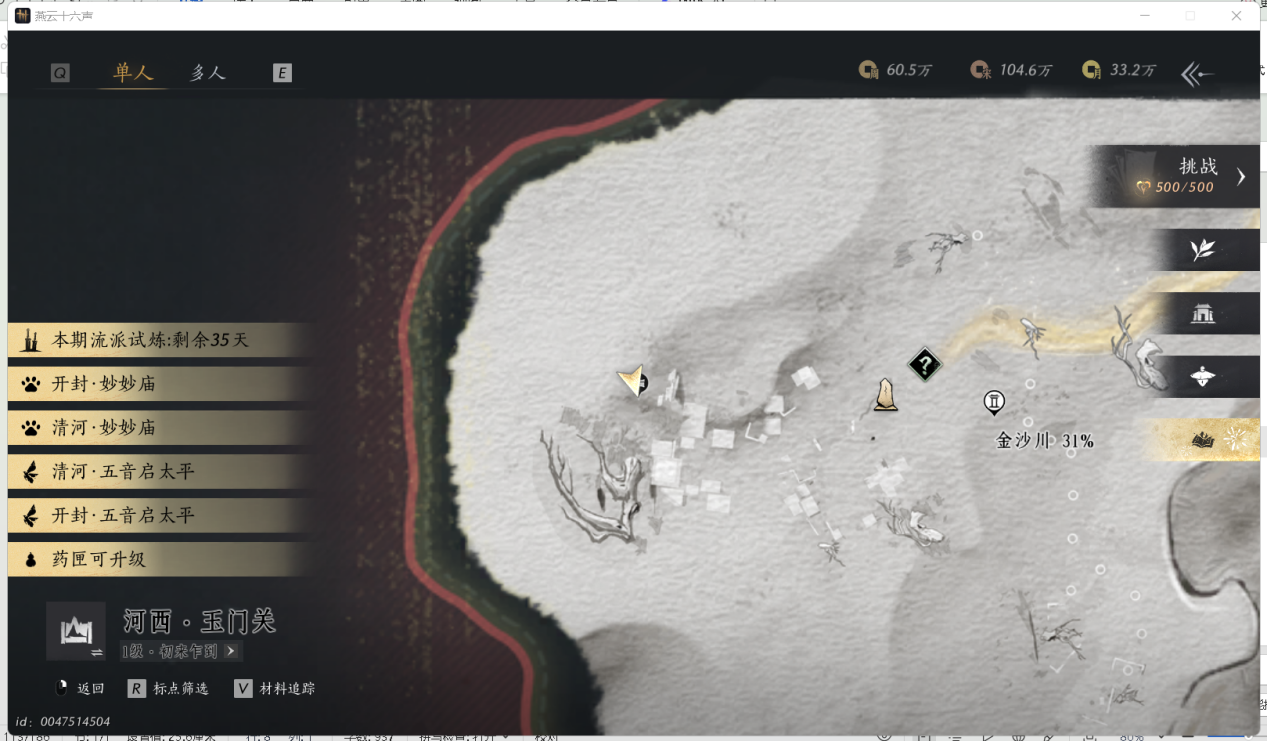Click the waypoint pin above 金沙川
1267x741 pixels.
coord(994,402)
